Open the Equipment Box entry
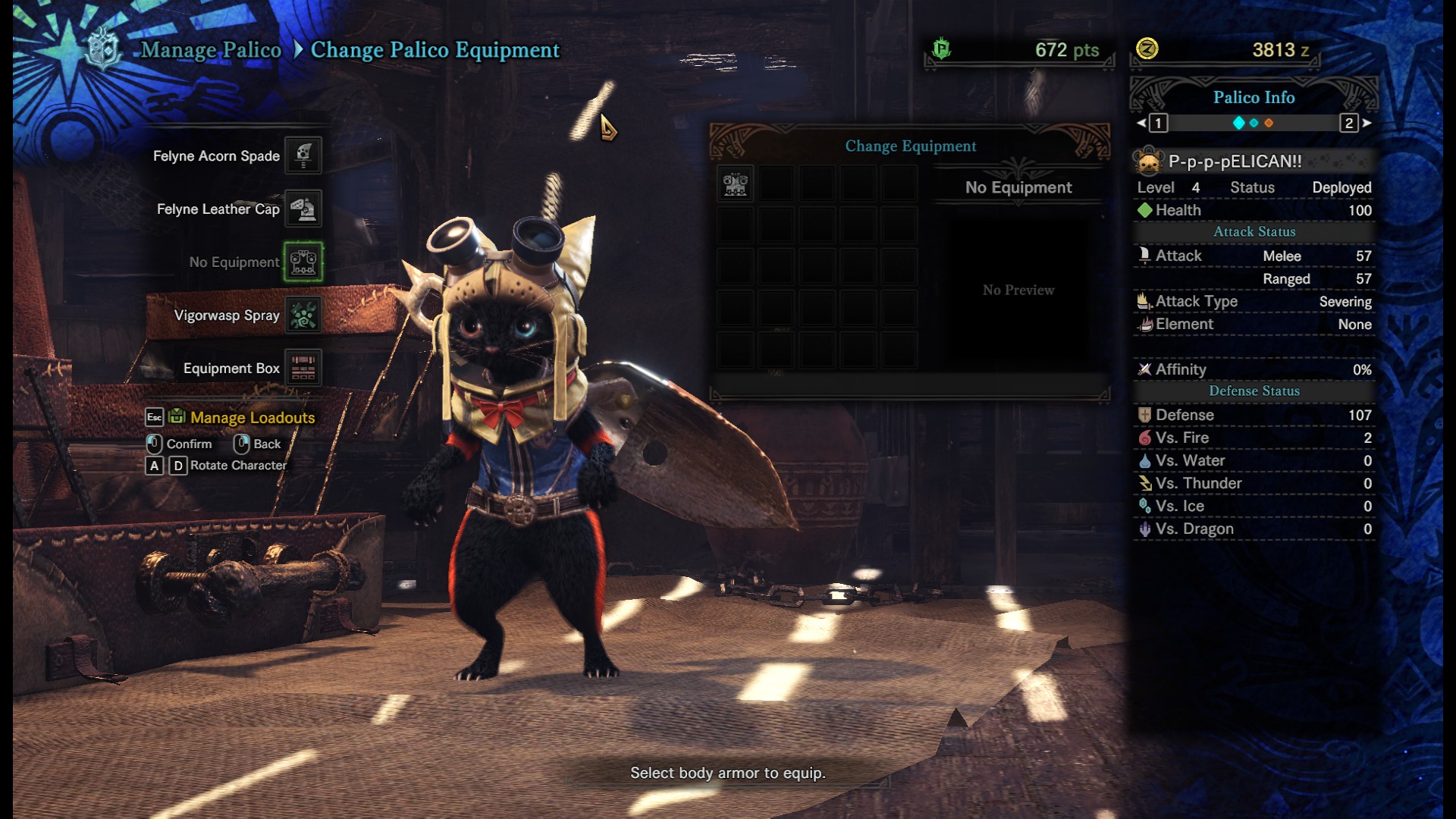The image size is (1456, 819). point(303,368)
